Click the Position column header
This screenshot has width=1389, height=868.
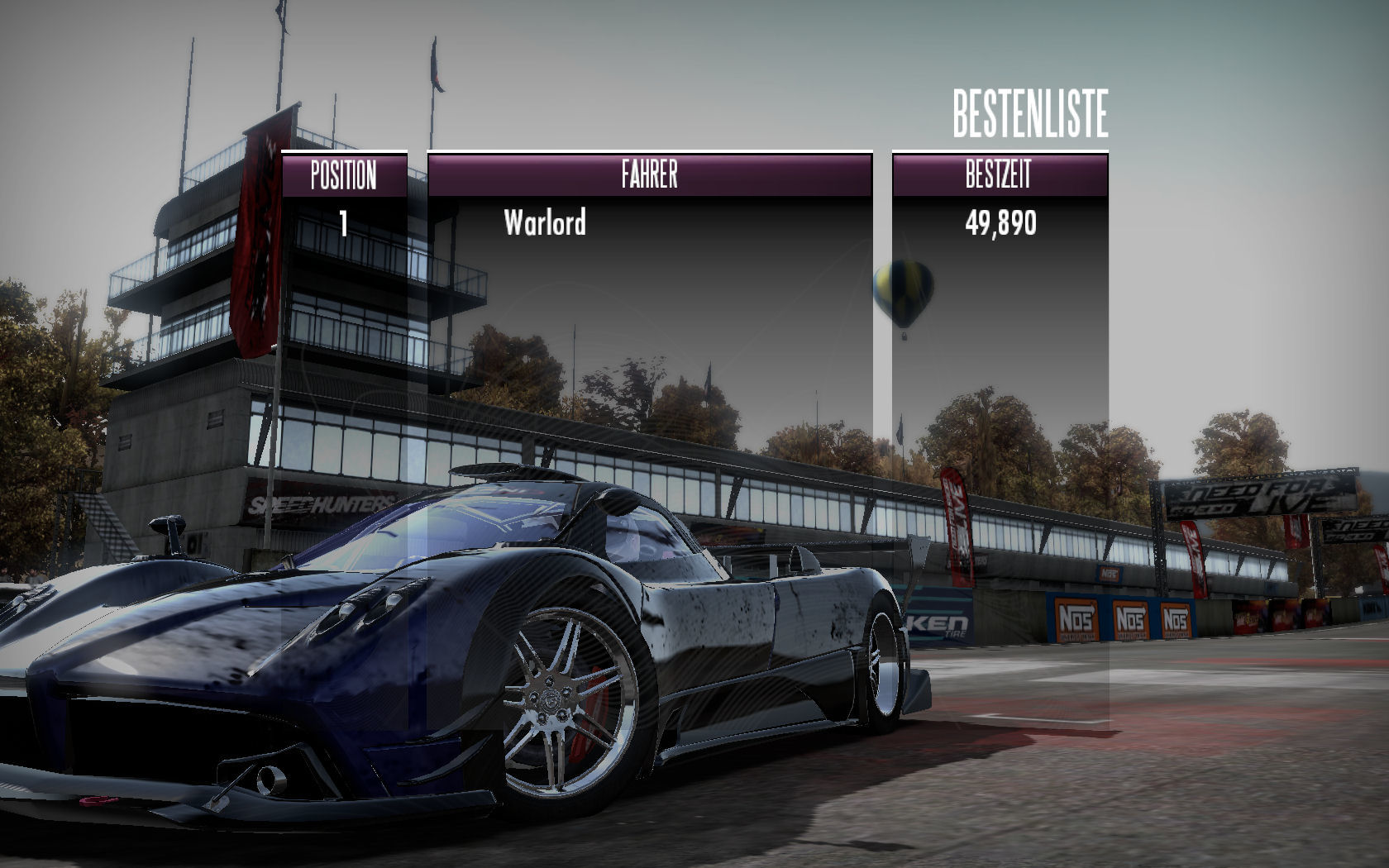point(344,174)
